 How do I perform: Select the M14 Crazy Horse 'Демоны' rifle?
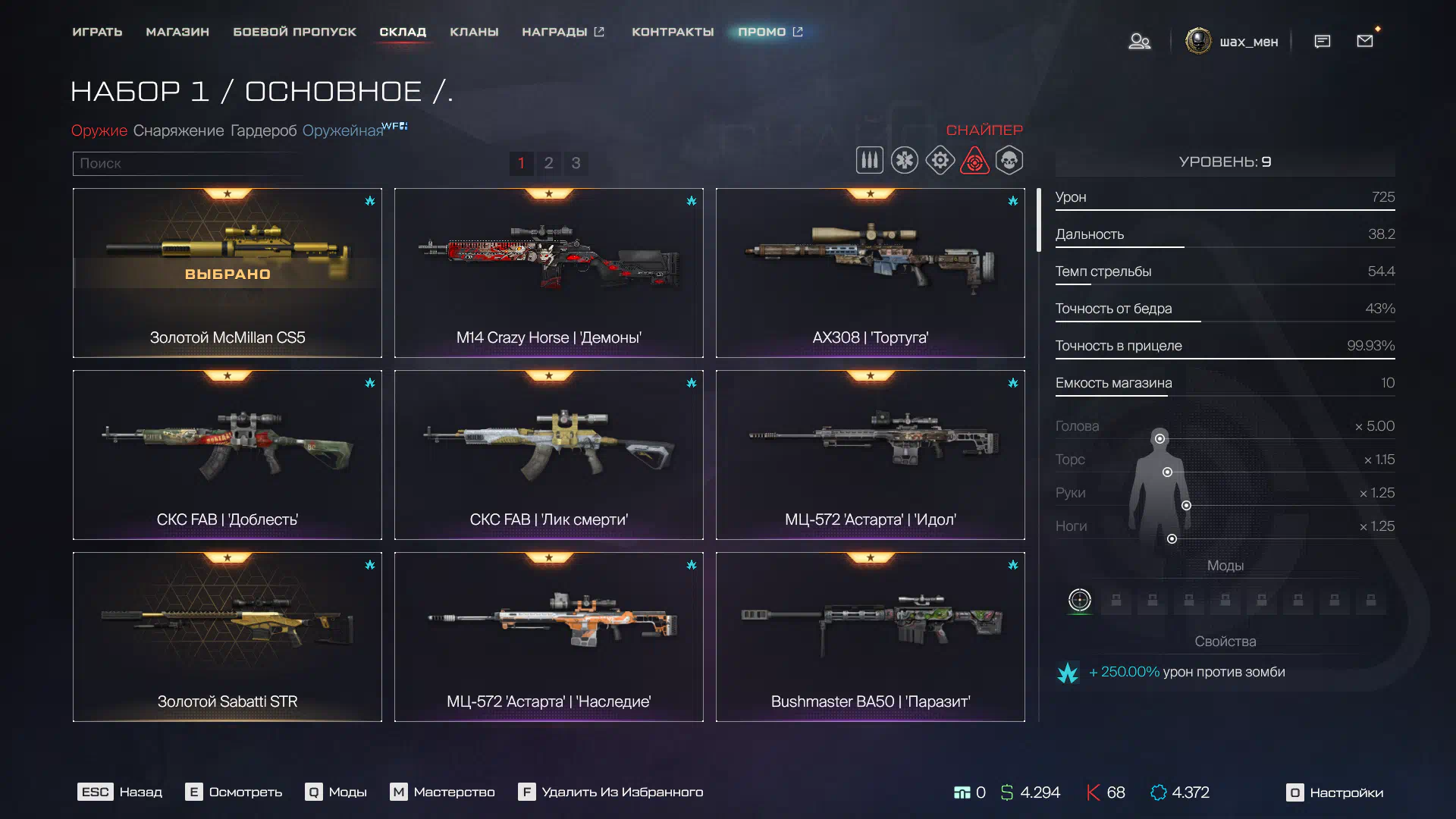pos(548,273)
